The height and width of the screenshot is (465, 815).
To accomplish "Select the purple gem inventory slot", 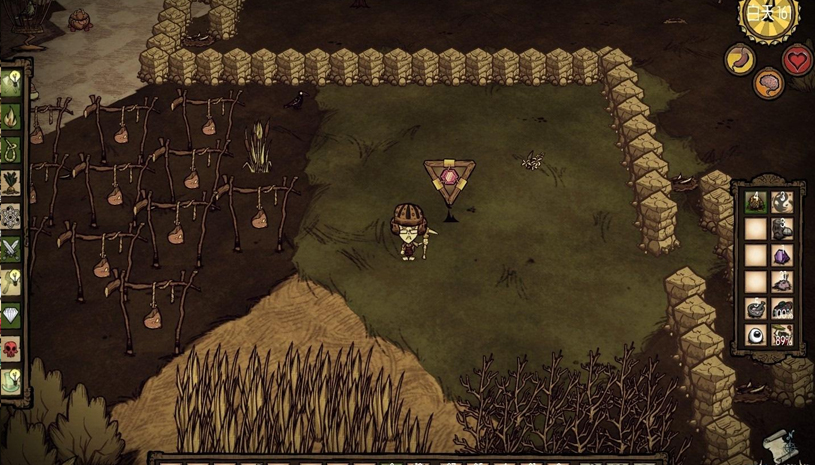I will click(x=782, y=256).
